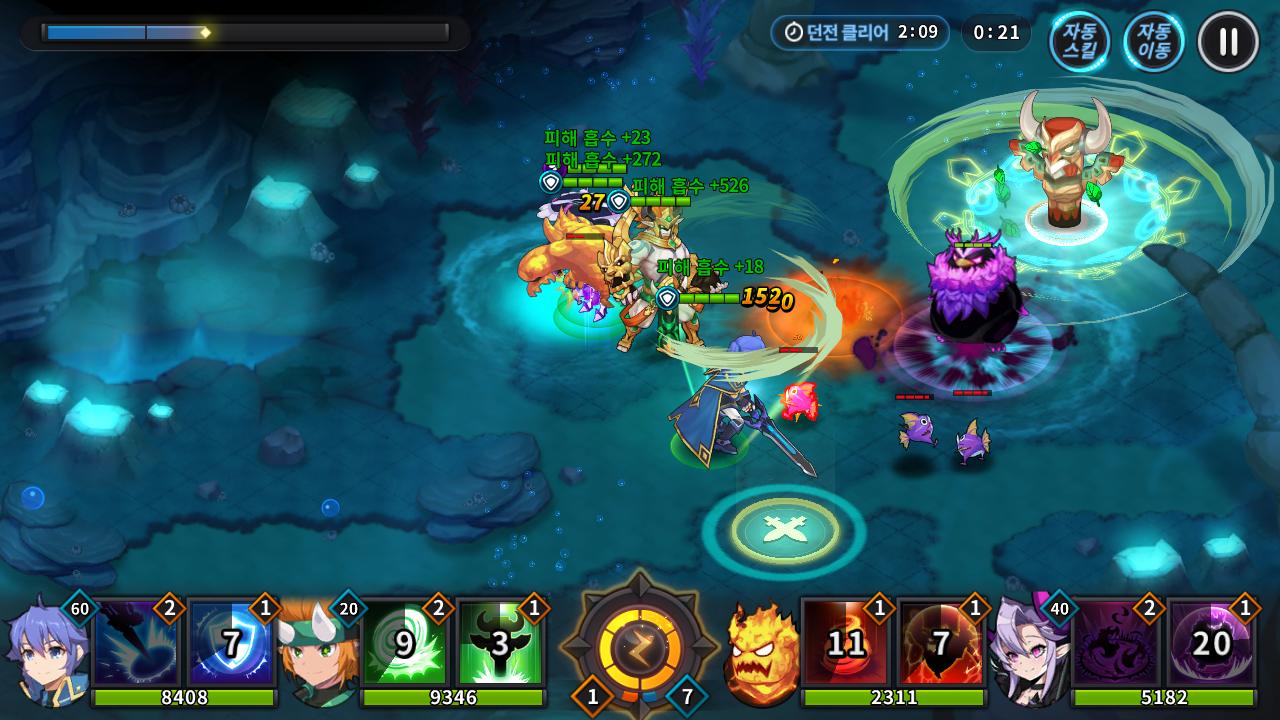Select the blue-haired knight hero portrait

[42, 650]
